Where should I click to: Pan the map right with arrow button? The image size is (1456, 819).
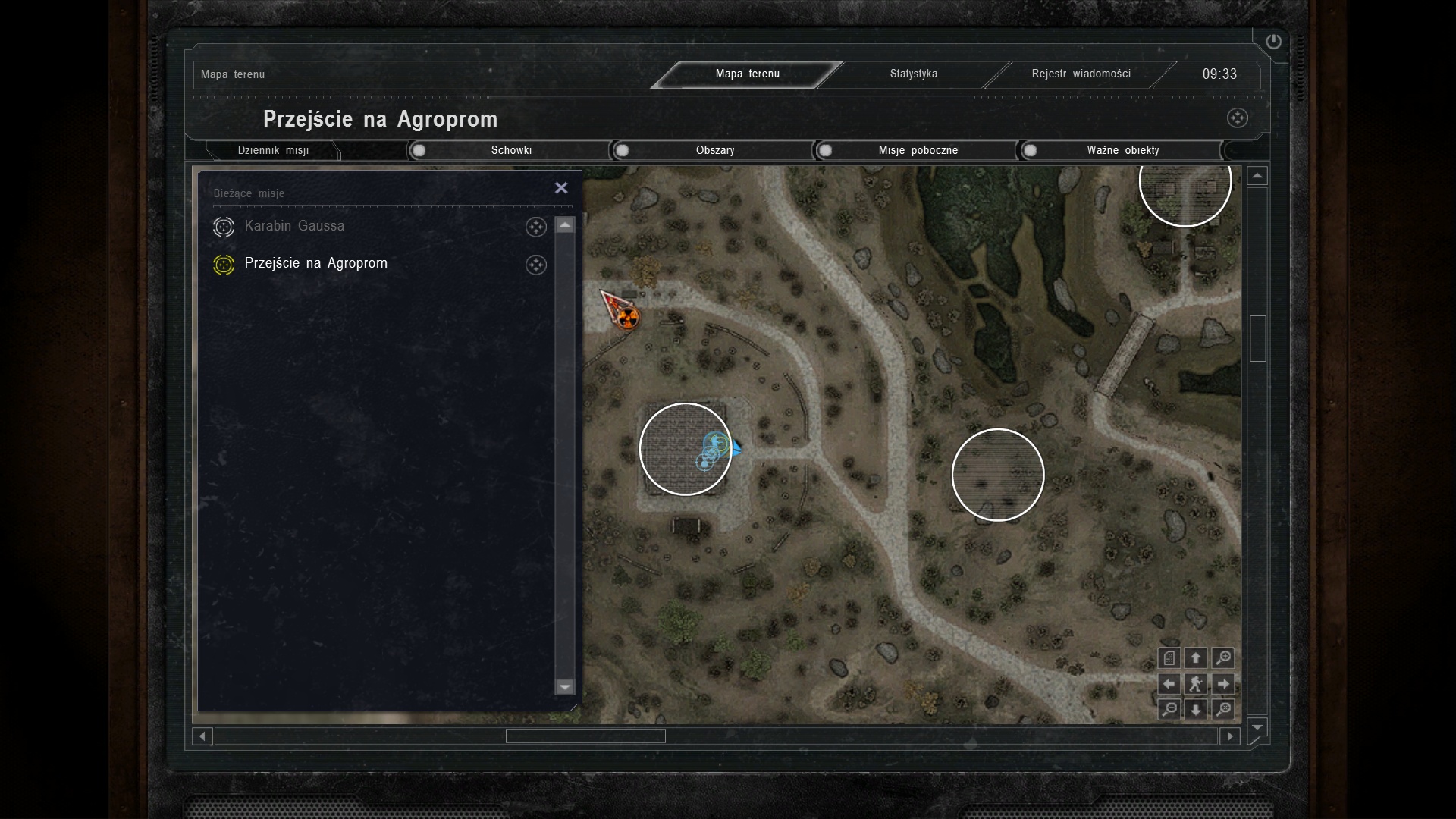coord(1223,684)
